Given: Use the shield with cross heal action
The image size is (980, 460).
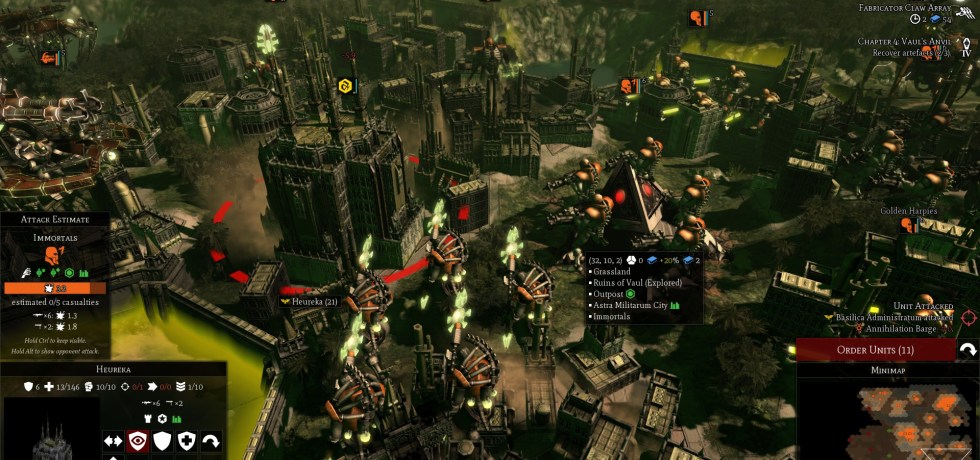Looking at the screenshot, I should click(x=186, y=441).
